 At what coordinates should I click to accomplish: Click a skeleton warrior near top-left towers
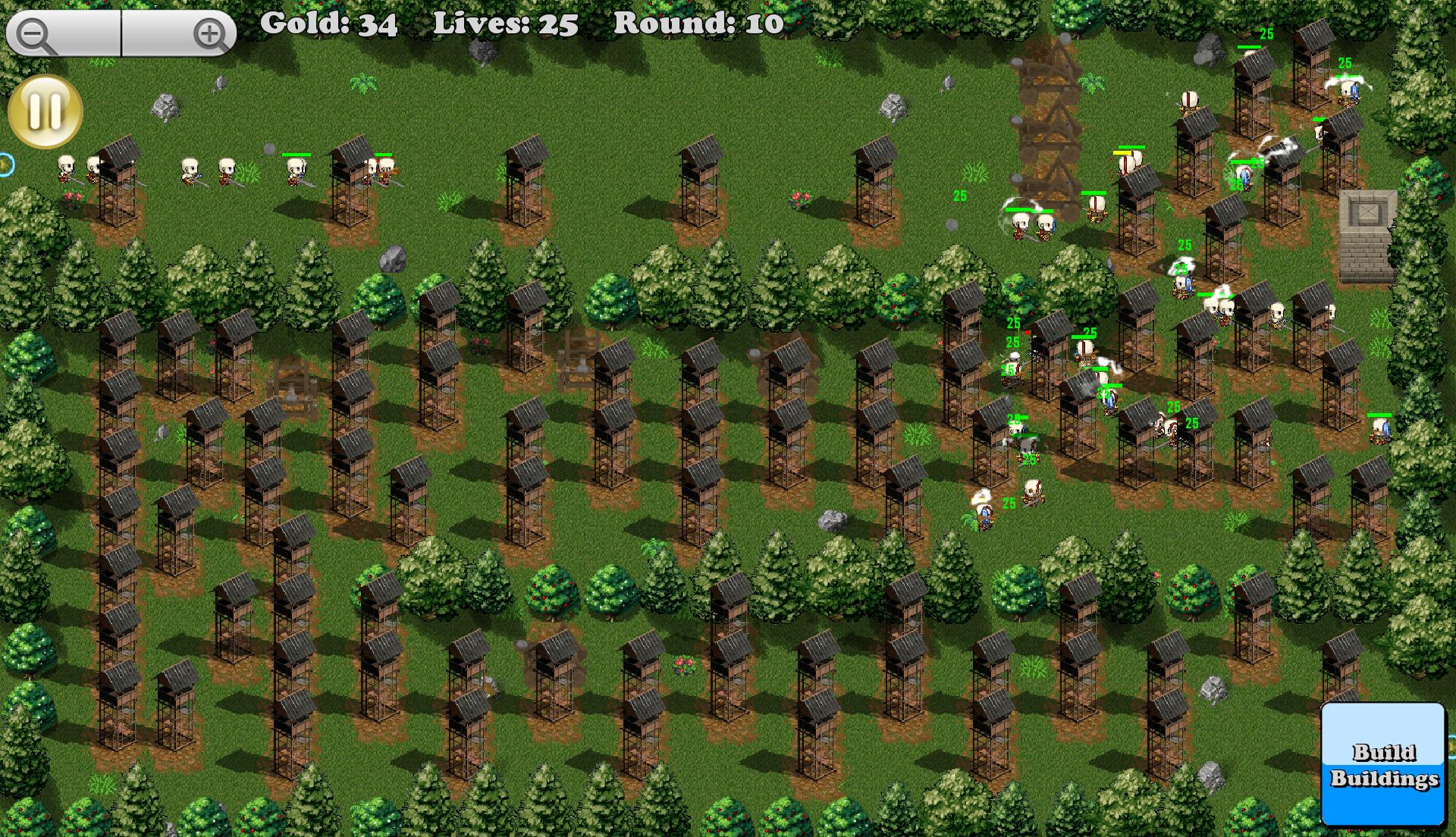[x=67, y=168]
